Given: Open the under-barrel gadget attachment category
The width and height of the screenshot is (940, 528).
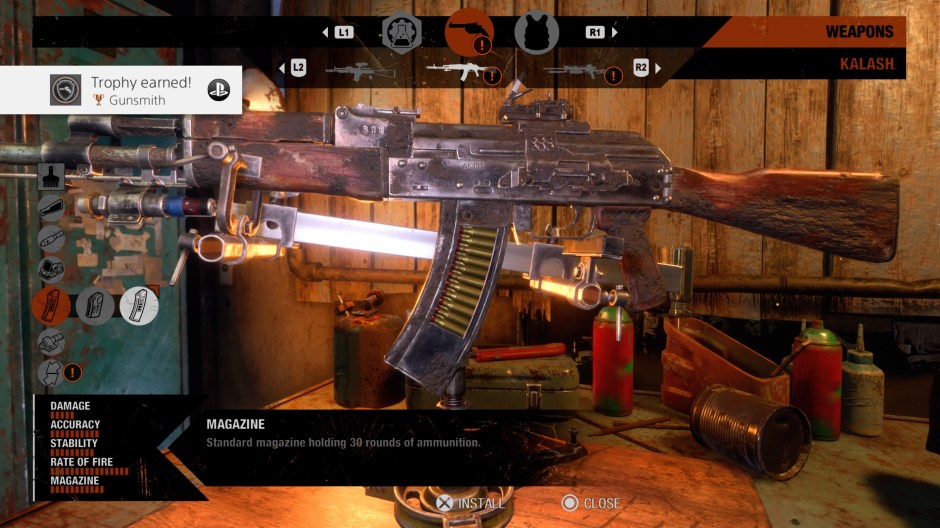Looking at the screenshot, I should coord(51,342).
